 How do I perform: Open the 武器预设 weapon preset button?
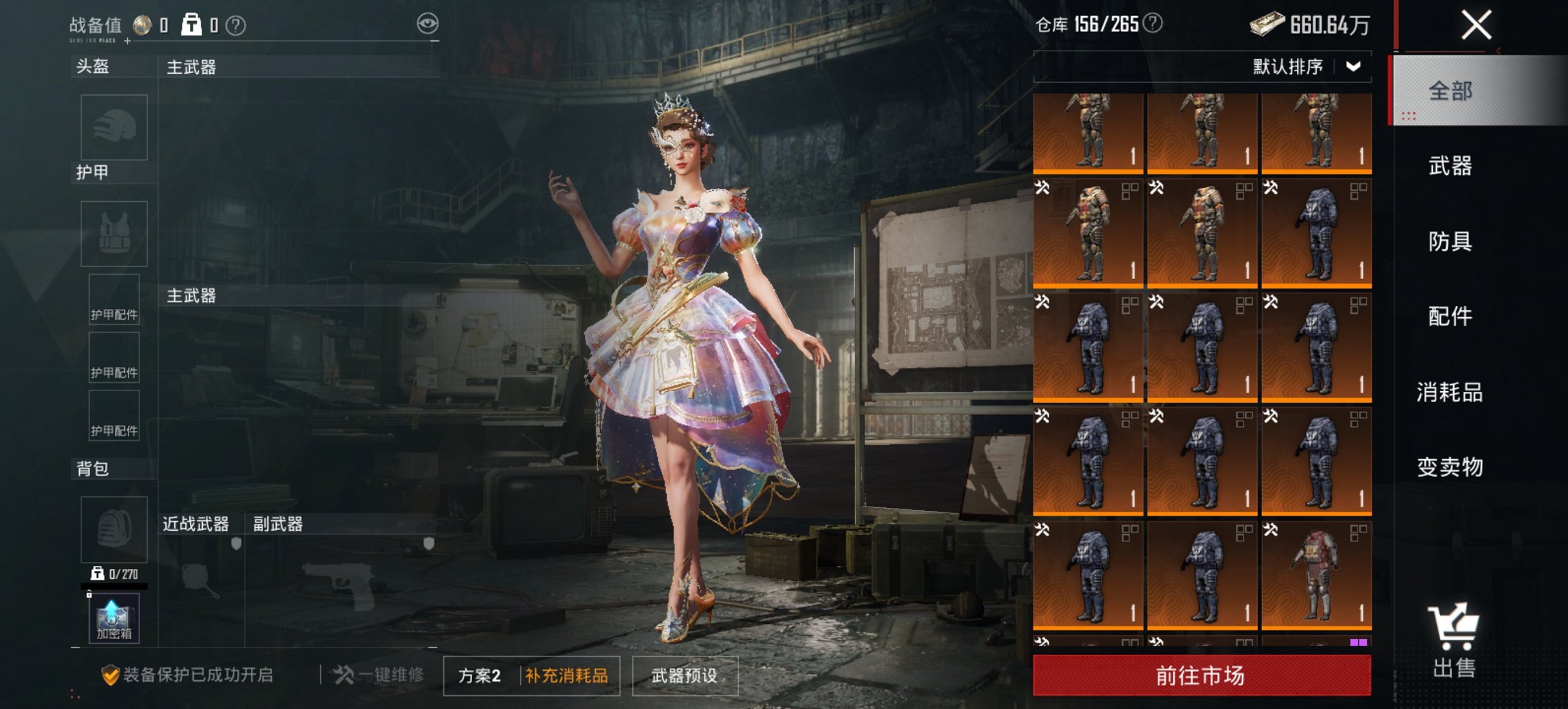tap(685, 676)
